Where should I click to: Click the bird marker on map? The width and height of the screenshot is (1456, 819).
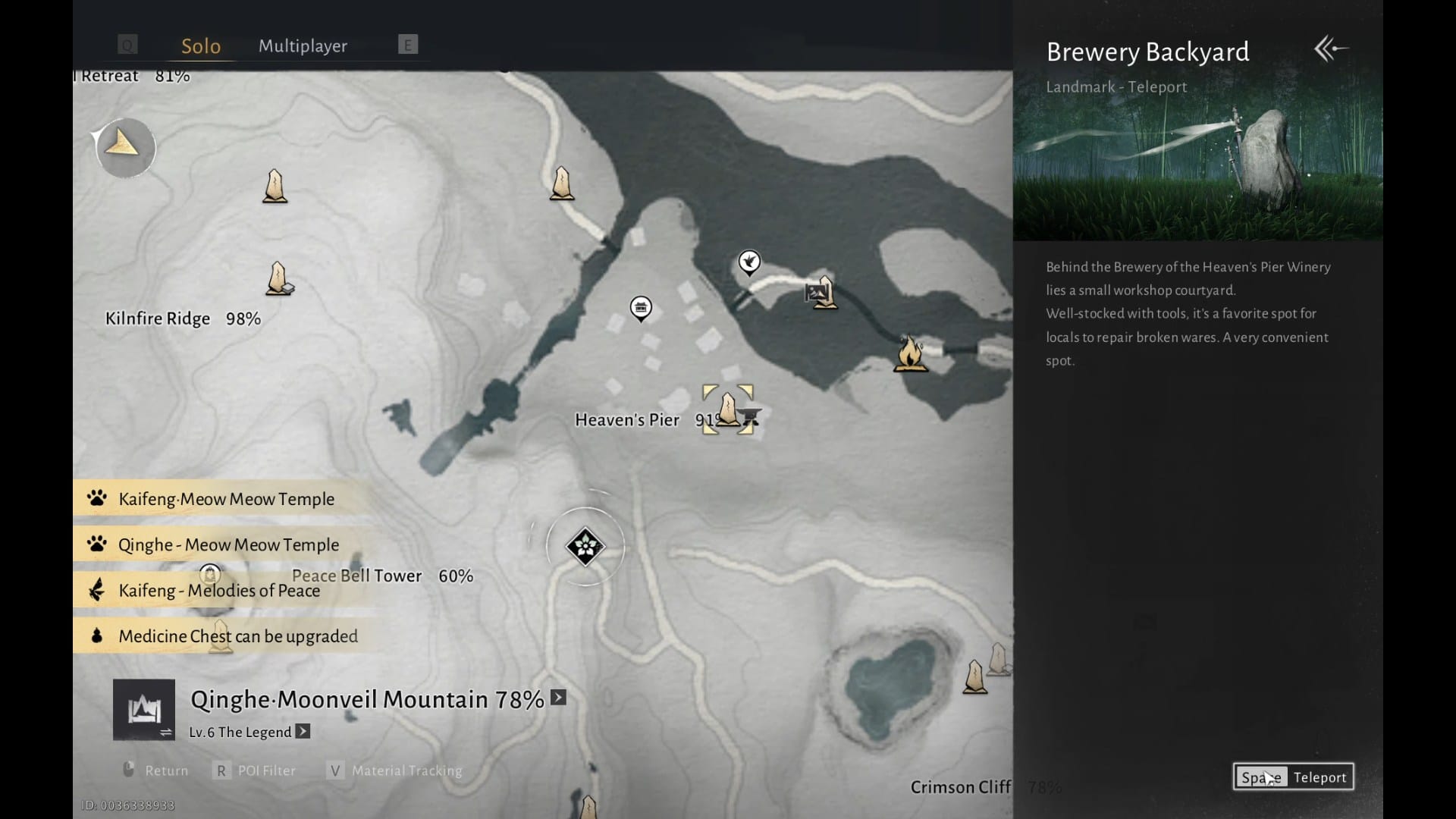[x=749, y=262]
